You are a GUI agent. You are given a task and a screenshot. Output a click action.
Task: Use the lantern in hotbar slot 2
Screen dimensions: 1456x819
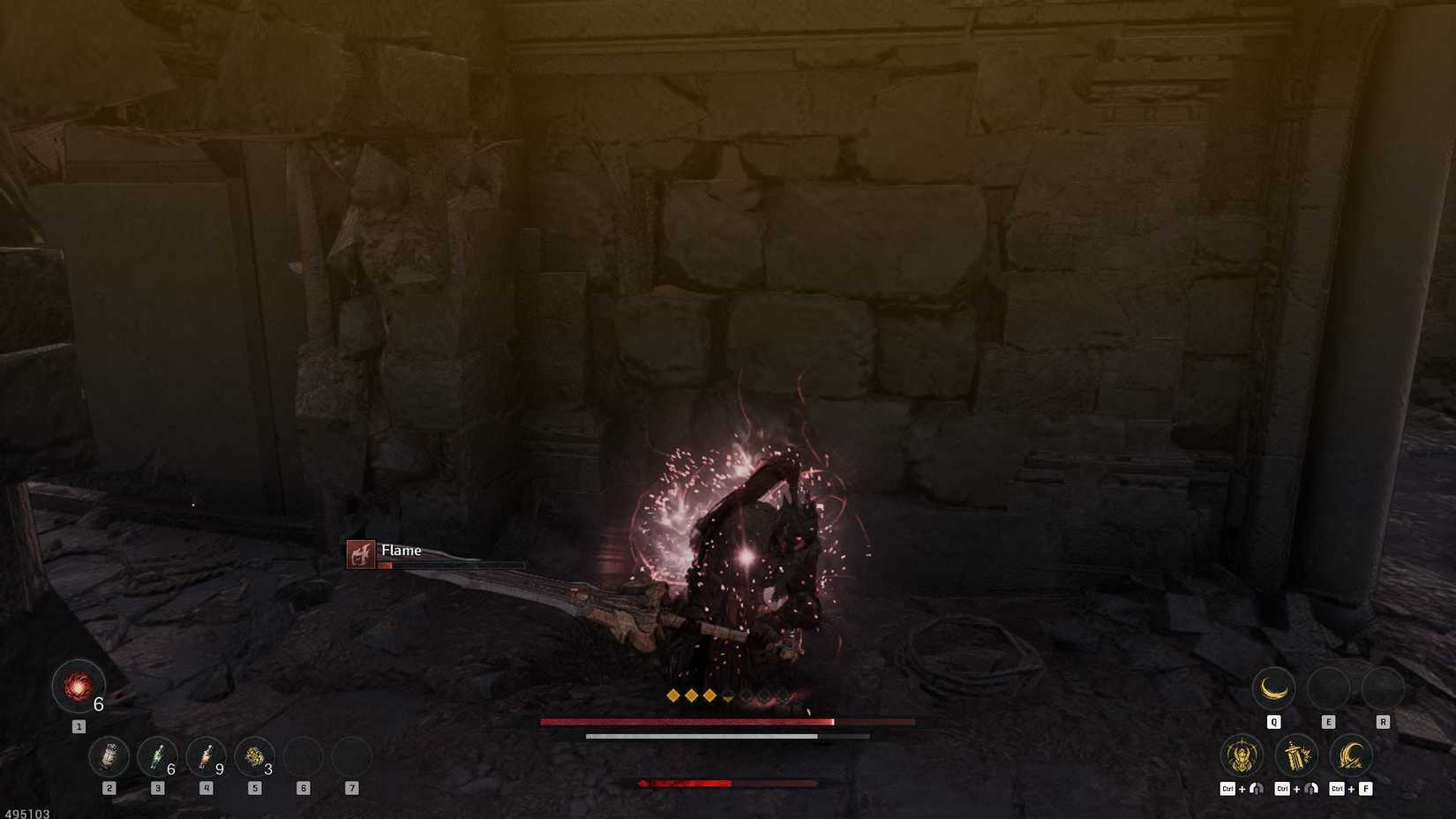click(x=109, y=757)
